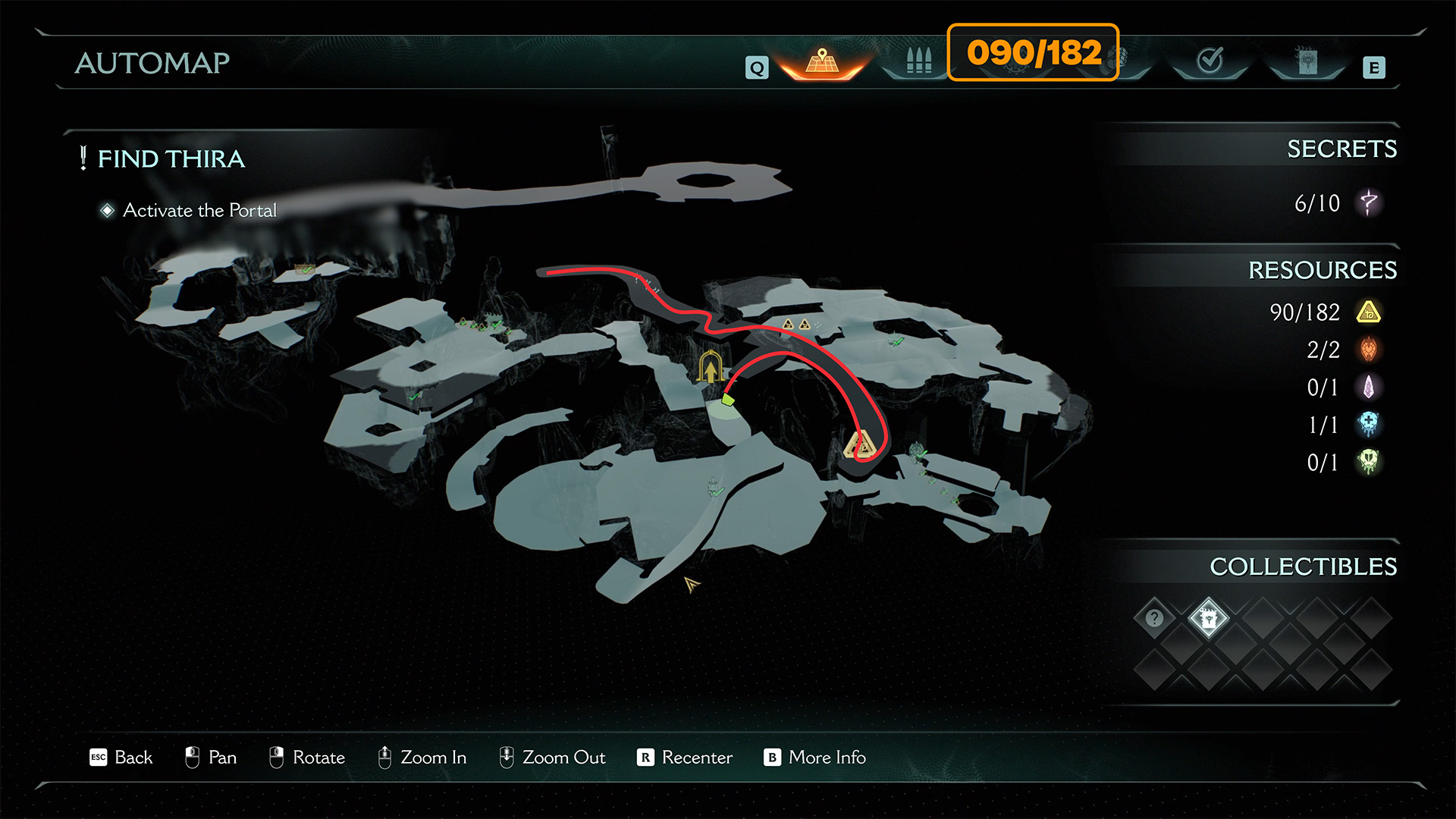Click the Back button
Screen dimensions: 1456x819
tap(121, 758)
